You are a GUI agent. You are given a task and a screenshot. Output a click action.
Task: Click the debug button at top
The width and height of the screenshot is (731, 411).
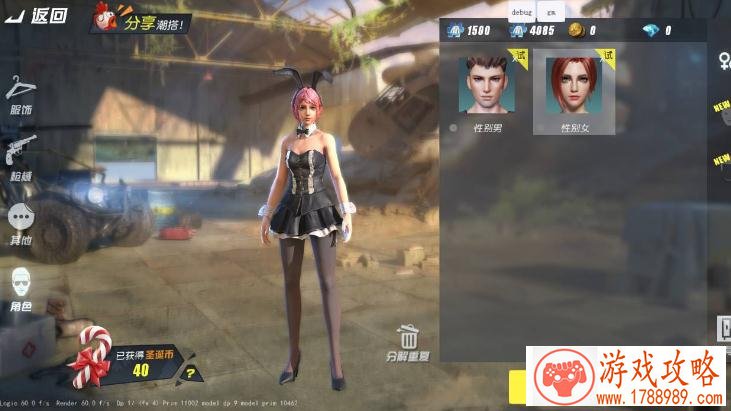click(x=522, y=11)
